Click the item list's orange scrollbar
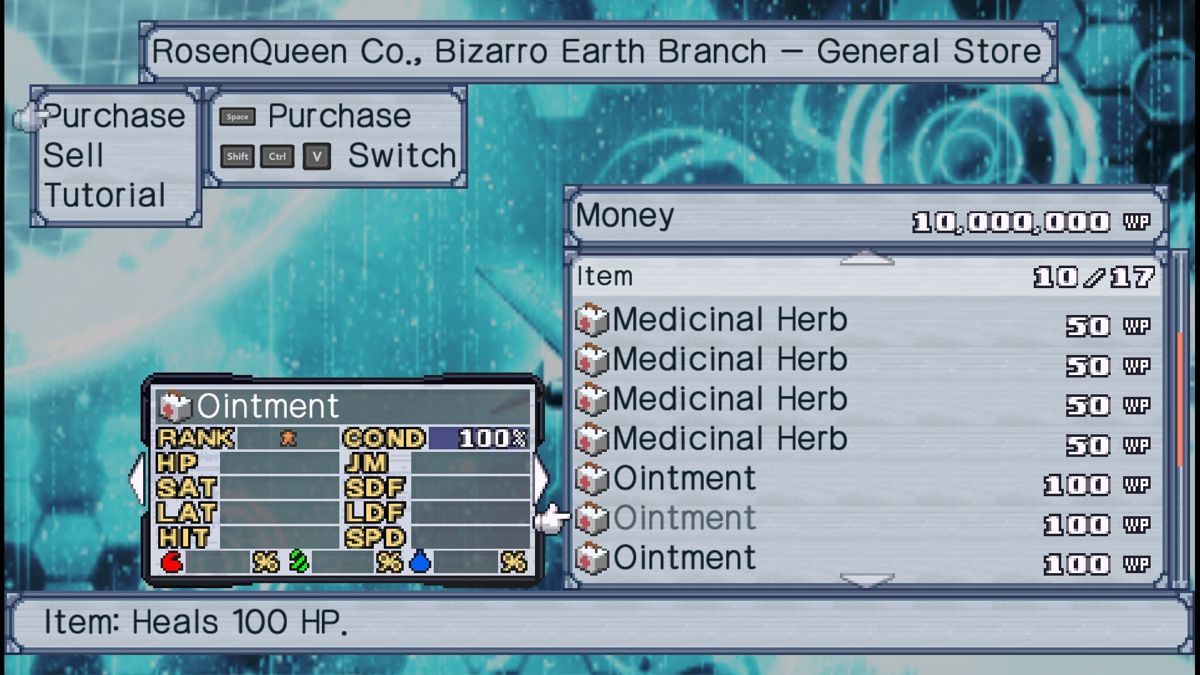The width and height of the screenshot is (1200, 675). [1180, 400]
